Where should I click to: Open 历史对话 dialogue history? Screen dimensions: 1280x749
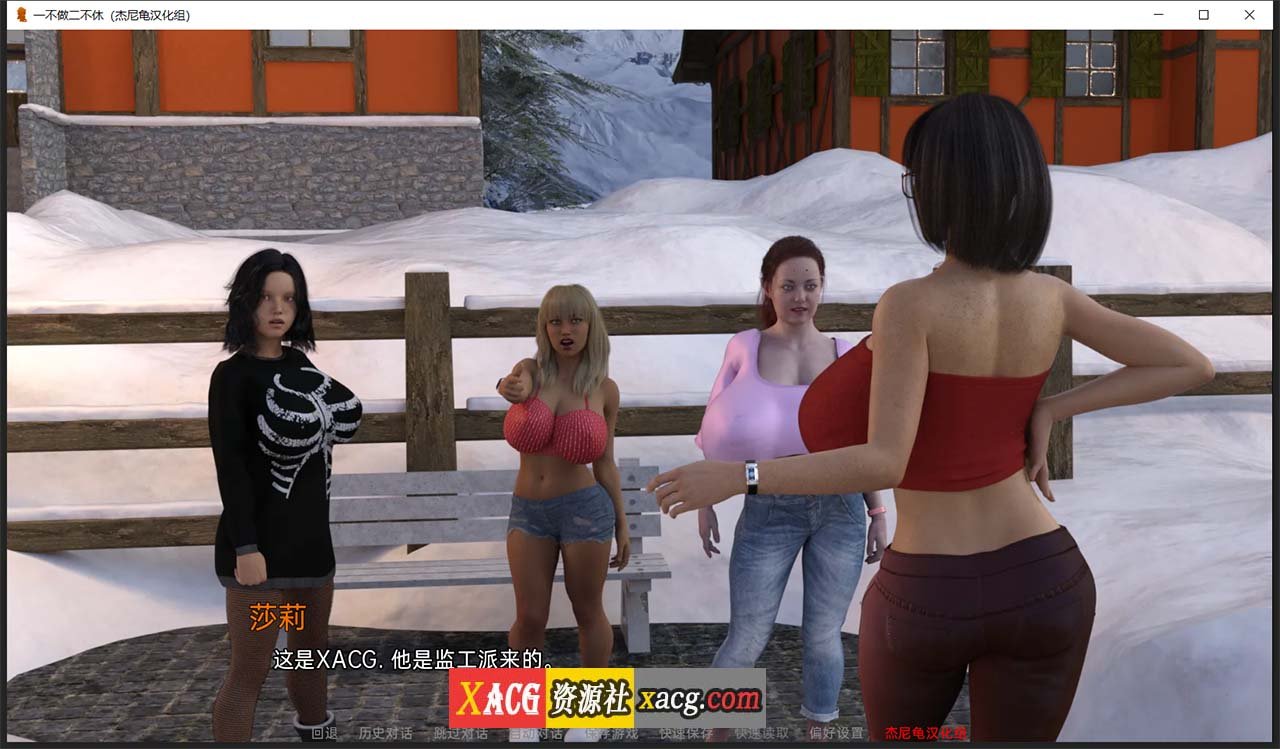386,733
